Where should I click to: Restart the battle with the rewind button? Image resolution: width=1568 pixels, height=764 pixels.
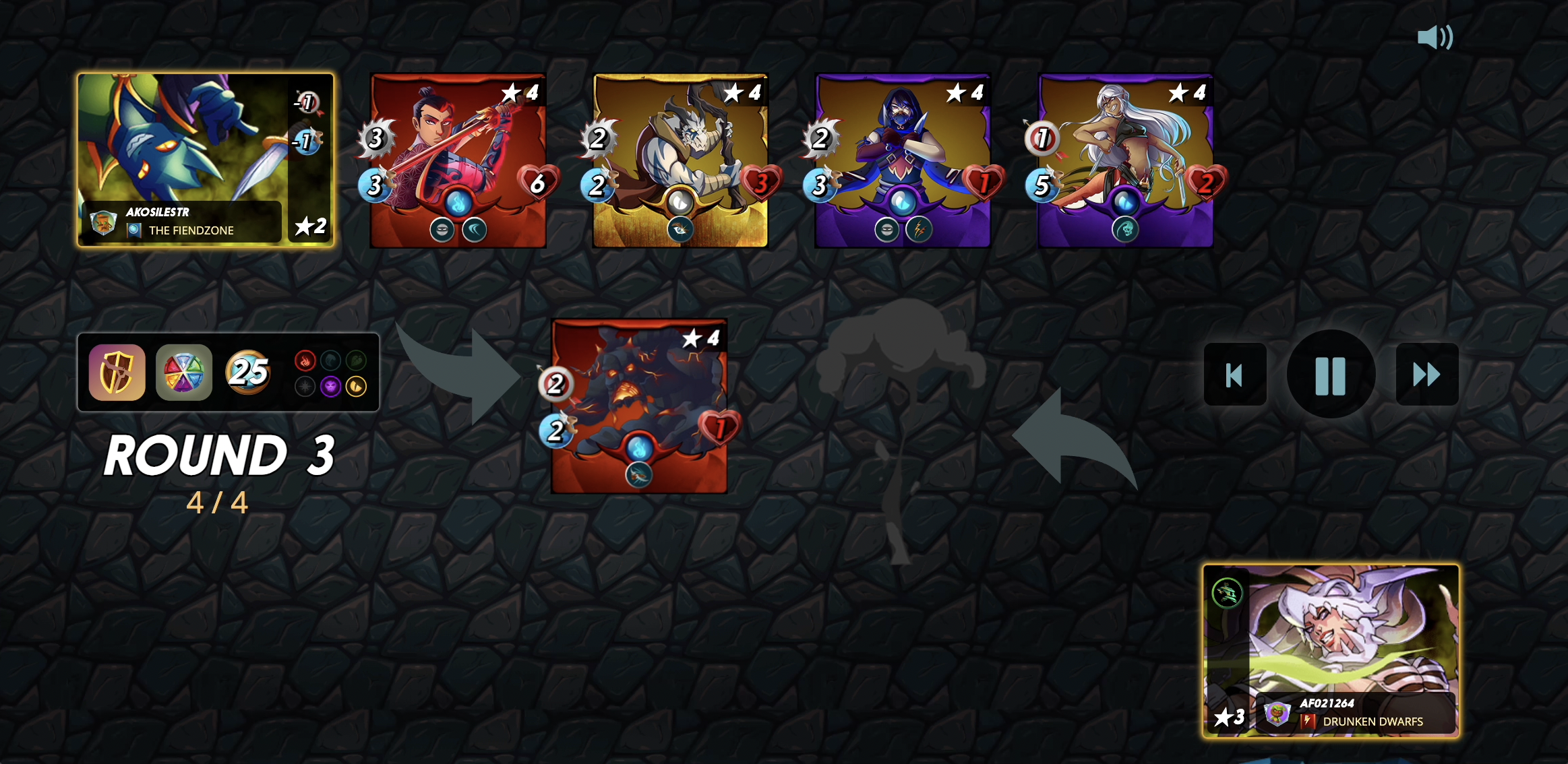[1234, 375]
